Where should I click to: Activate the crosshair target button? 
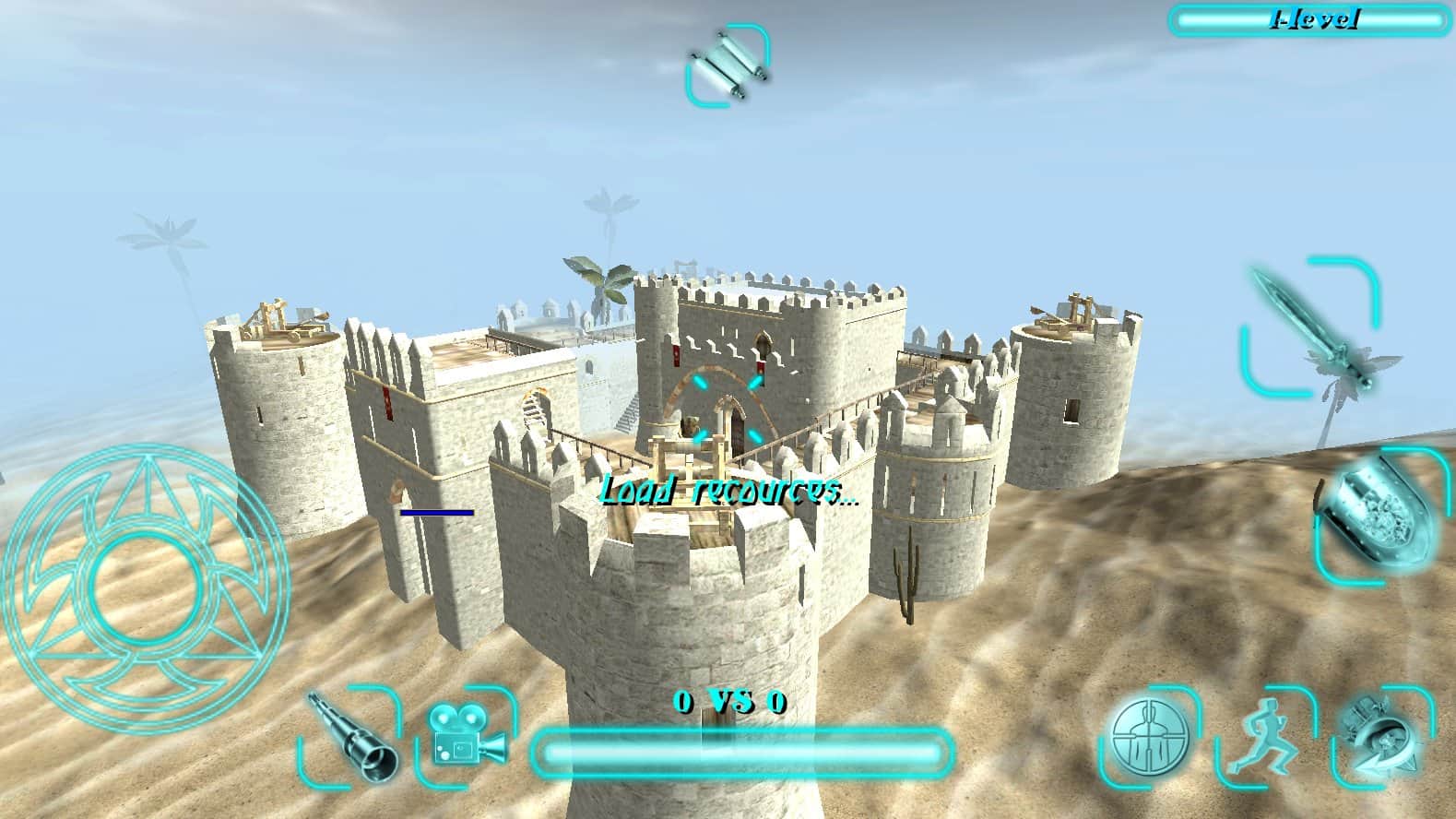point(1148,735)
